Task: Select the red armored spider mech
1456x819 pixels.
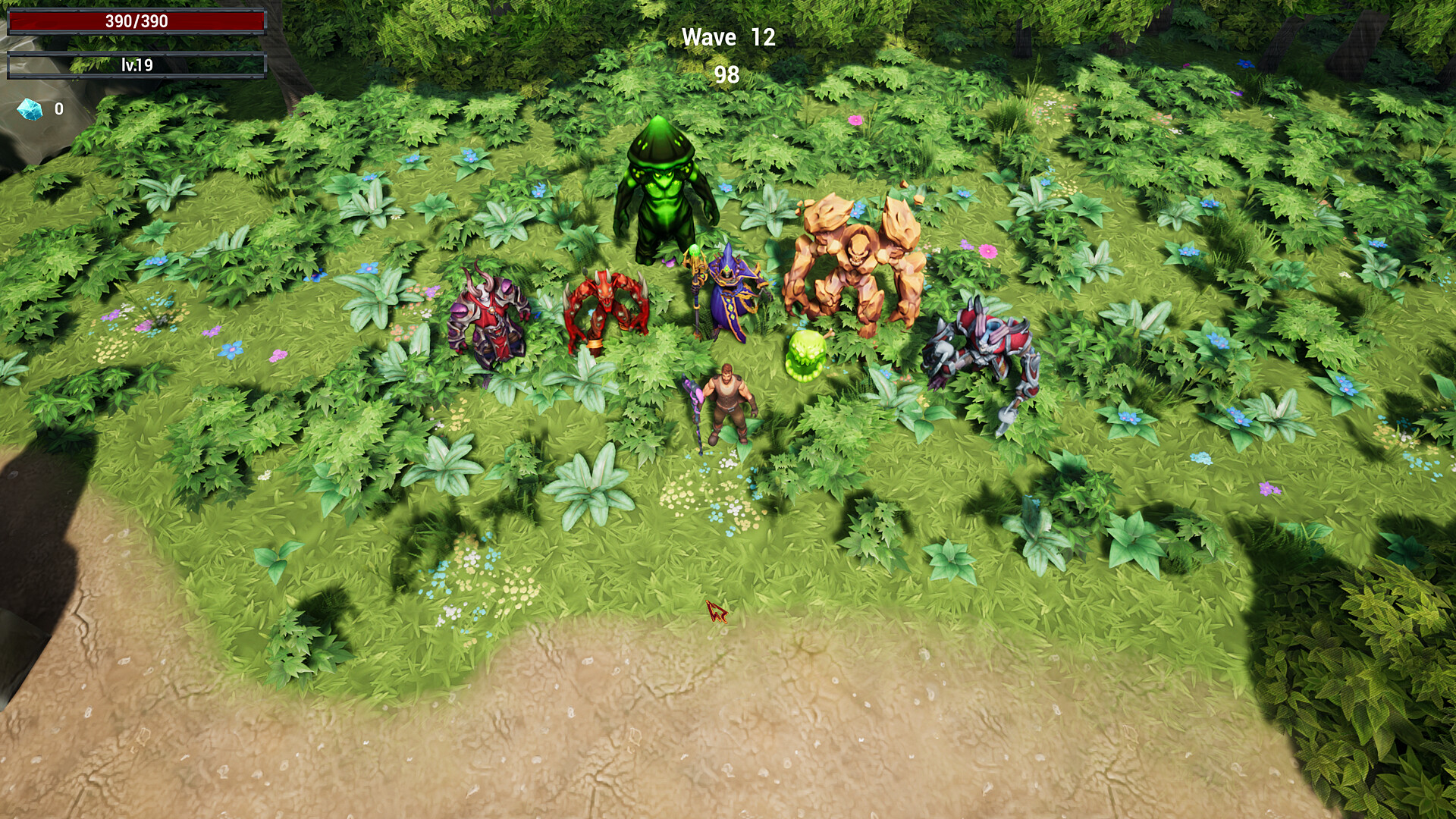Action: (986, 341)
